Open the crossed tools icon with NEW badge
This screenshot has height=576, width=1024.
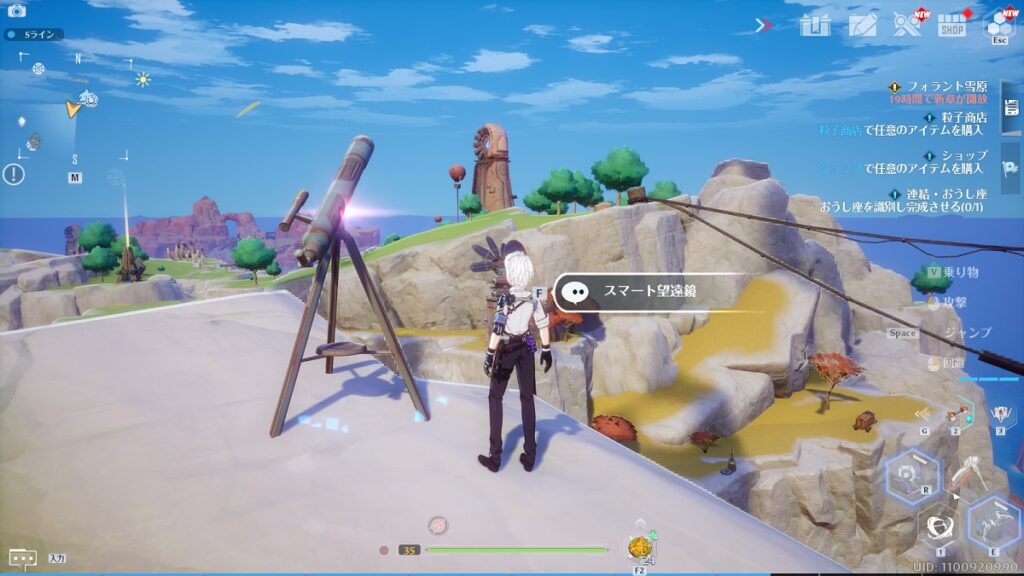907,25
